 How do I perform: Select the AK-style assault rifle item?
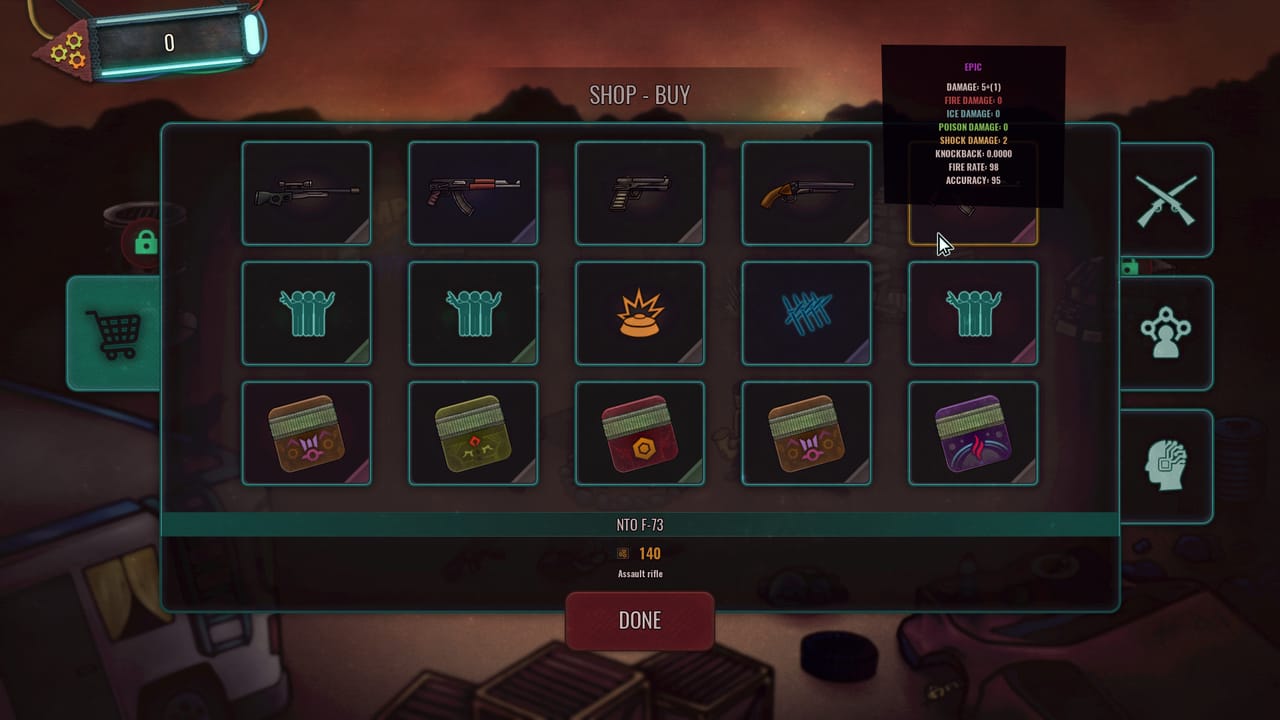click(x=473, y=193)
